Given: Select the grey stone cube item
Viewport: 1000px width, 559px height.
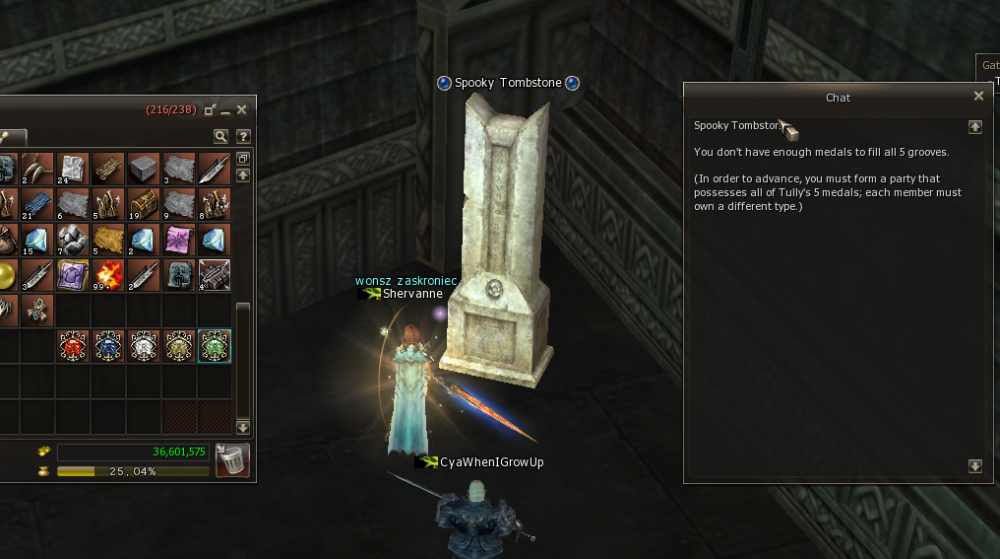Looking at the screenshot, I should pos(144,169).
